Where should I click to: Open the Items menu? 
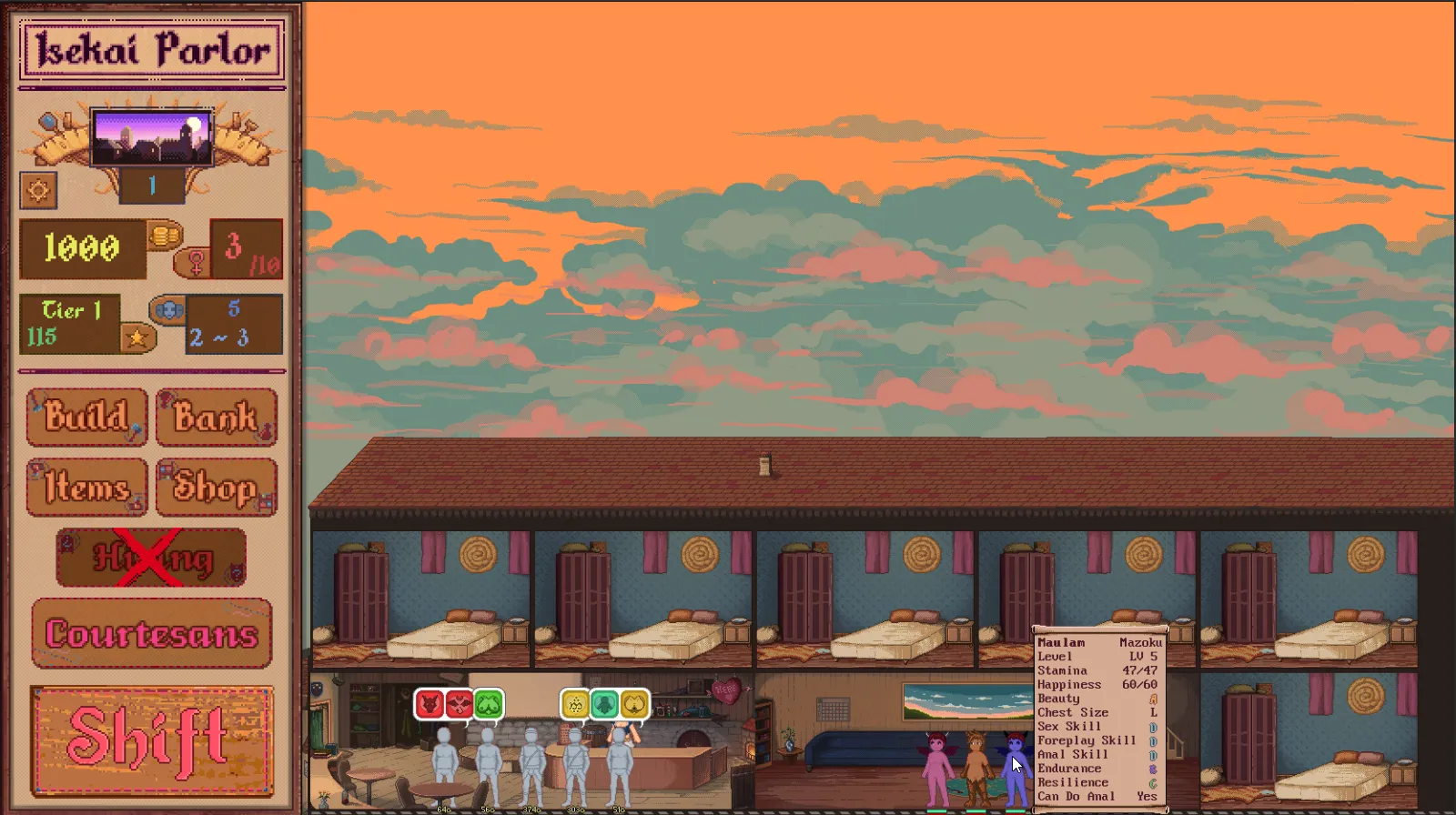(x=86, y=488)
